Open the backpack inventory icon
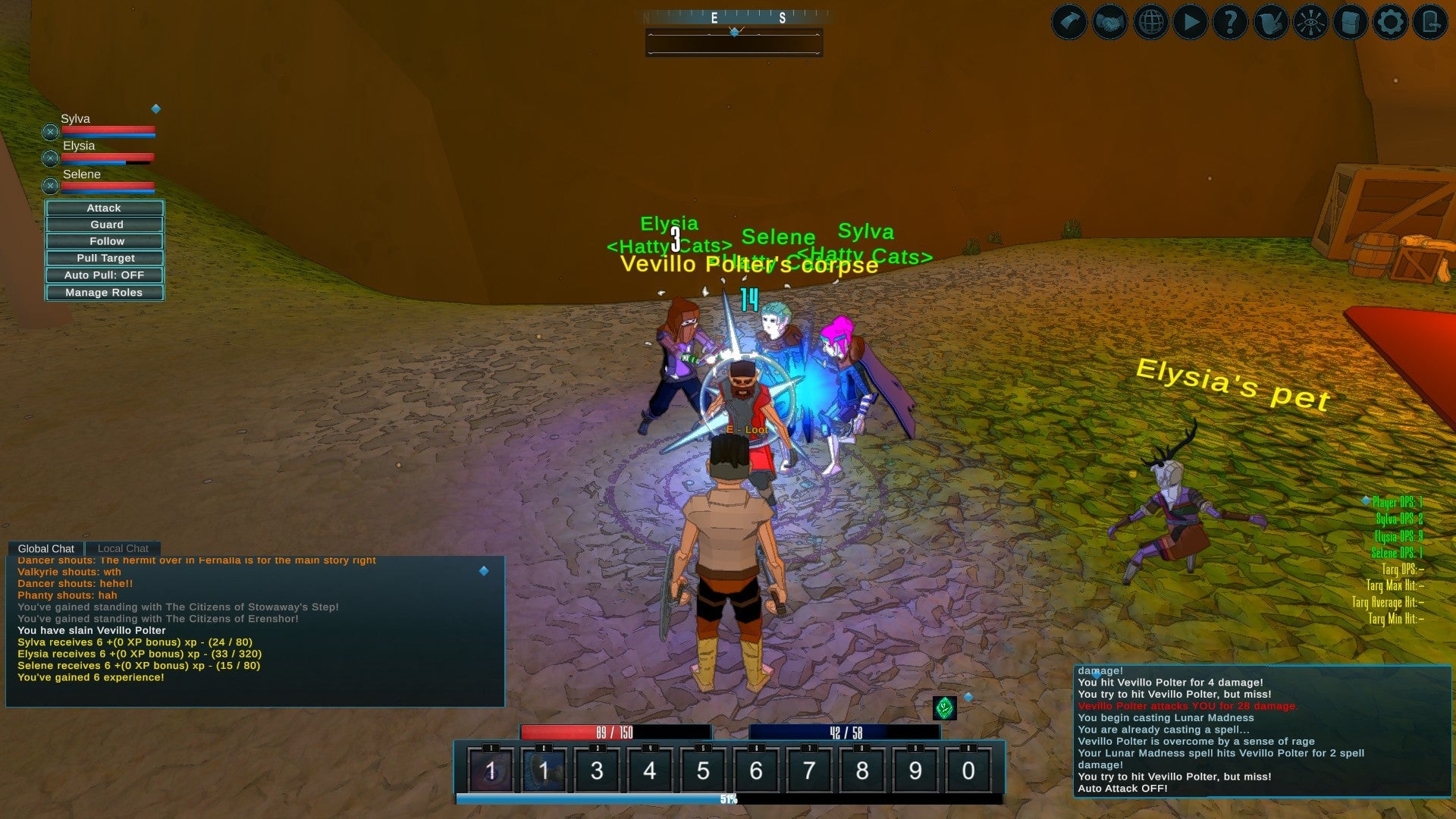The width and height of the screenshot is (1456, 819). pos(1350,22)
